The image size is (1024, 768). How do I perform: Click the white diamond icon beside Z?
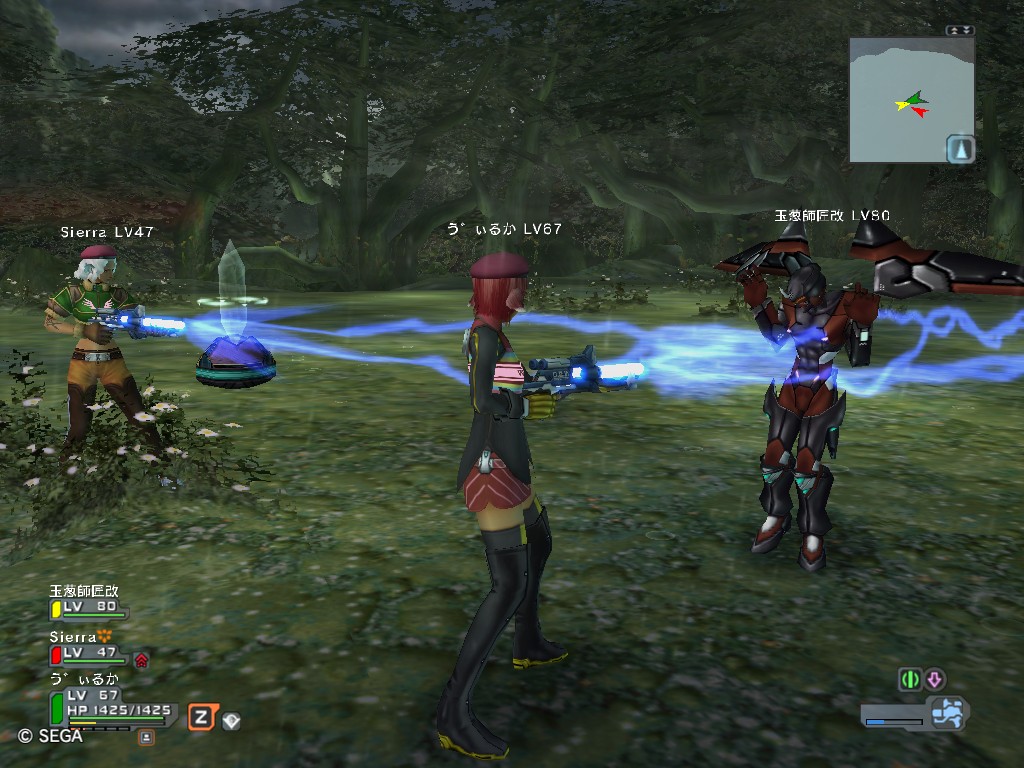(231, 719)
